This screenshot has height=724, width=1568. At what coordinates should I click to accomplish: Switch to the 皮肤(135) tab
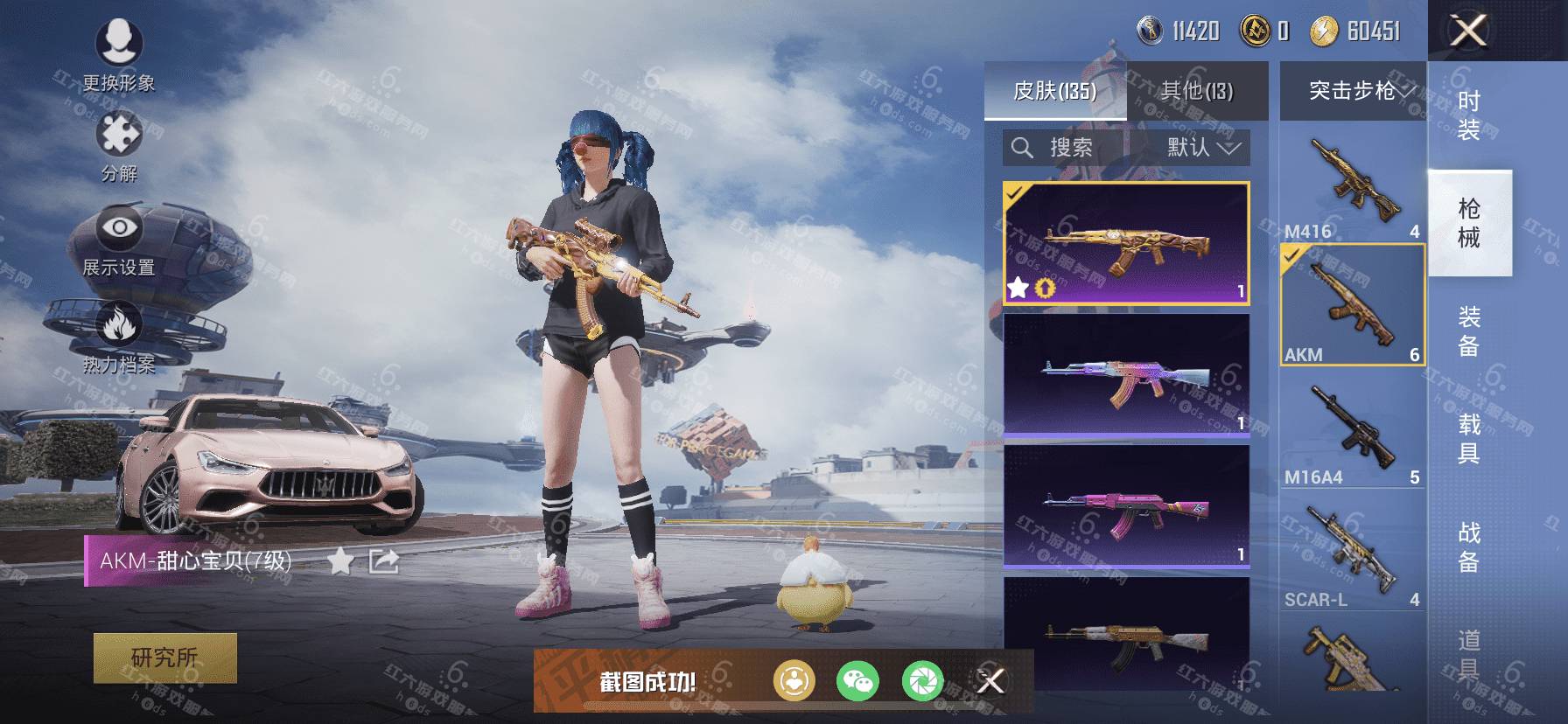(x=1054, y=91)
